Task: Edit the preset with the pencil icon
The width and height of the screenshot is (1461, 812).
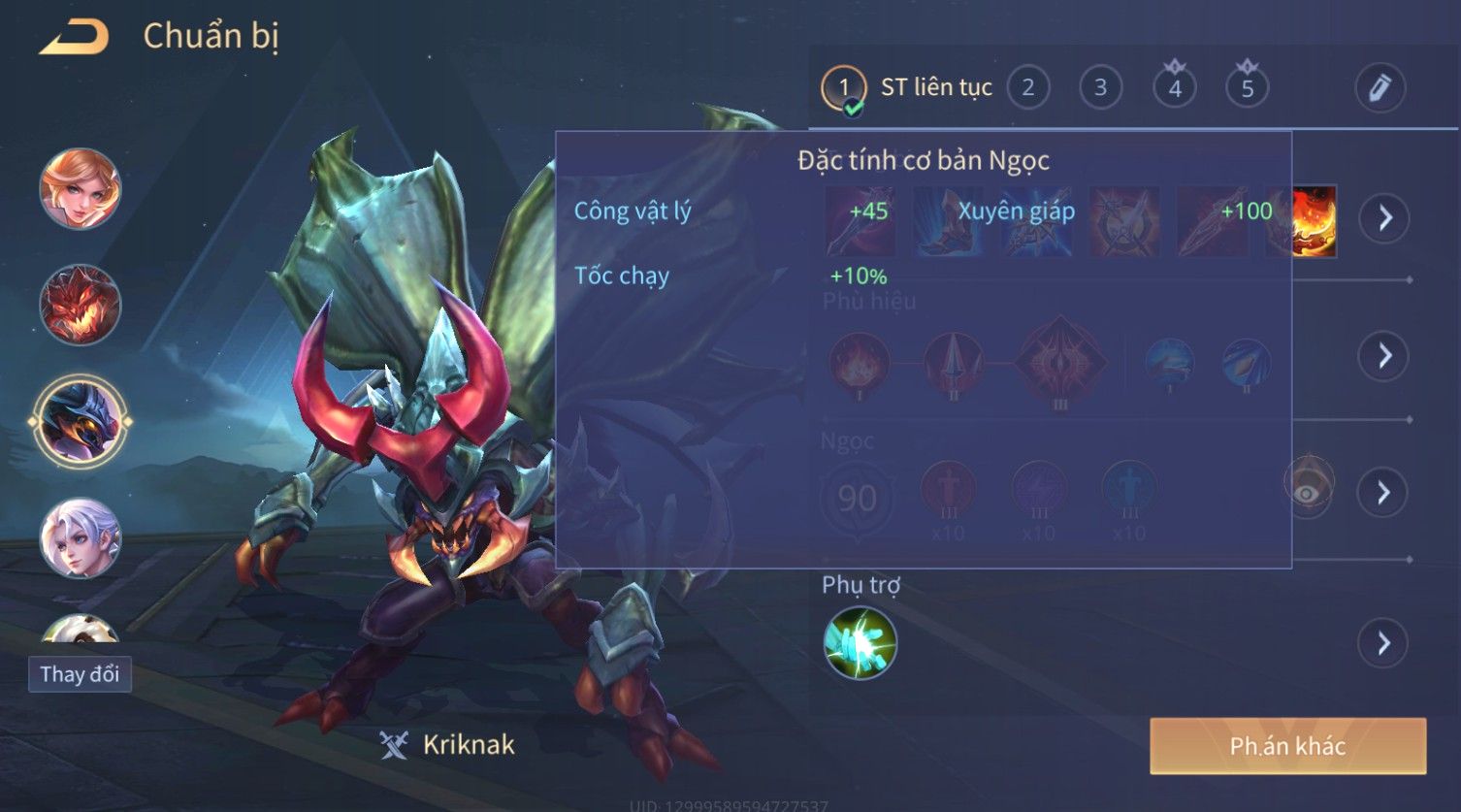Action: 1380,88
